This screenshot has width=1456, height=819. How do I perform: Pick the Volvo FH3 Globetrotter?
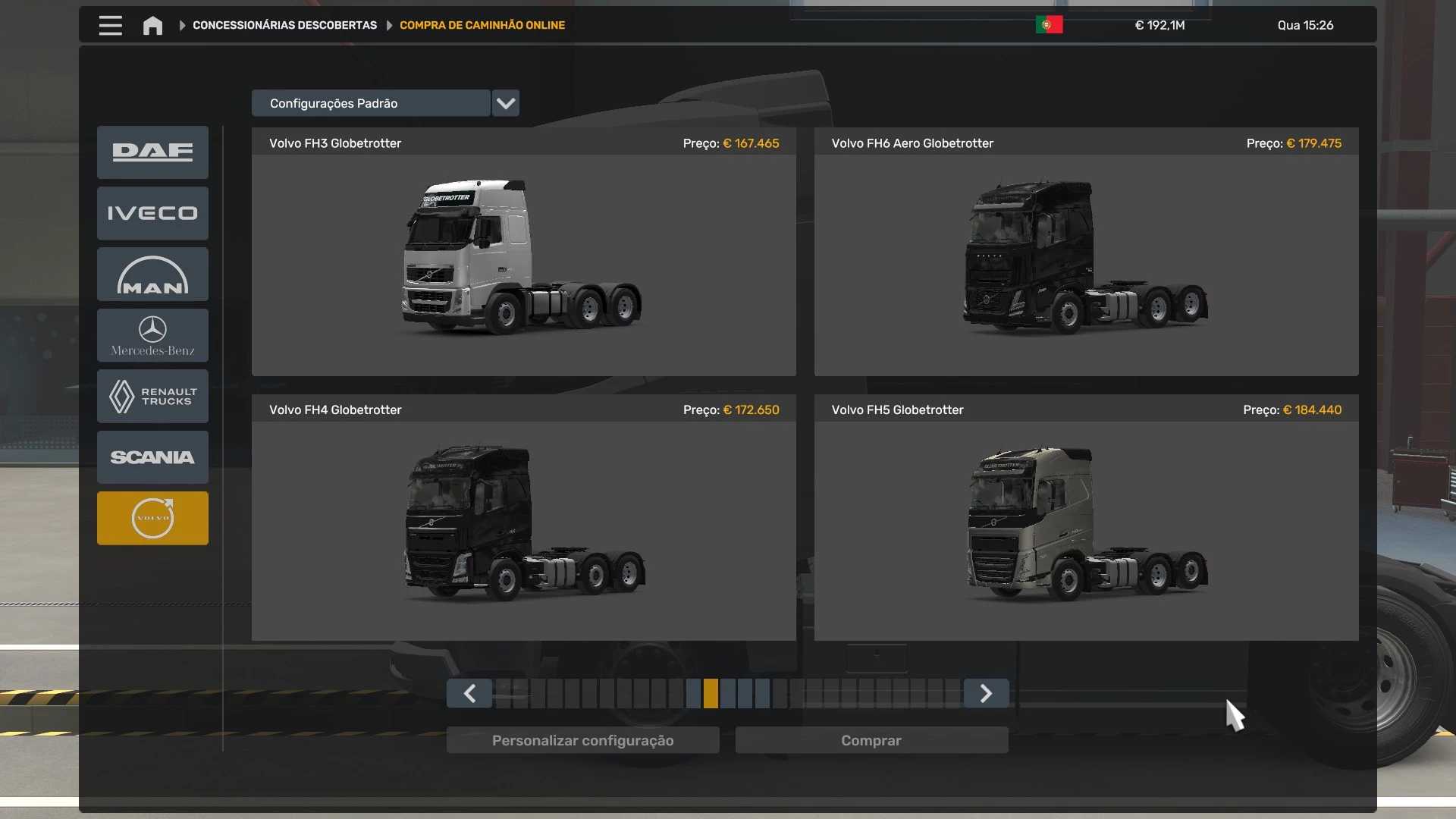click(x=523, y=258)
